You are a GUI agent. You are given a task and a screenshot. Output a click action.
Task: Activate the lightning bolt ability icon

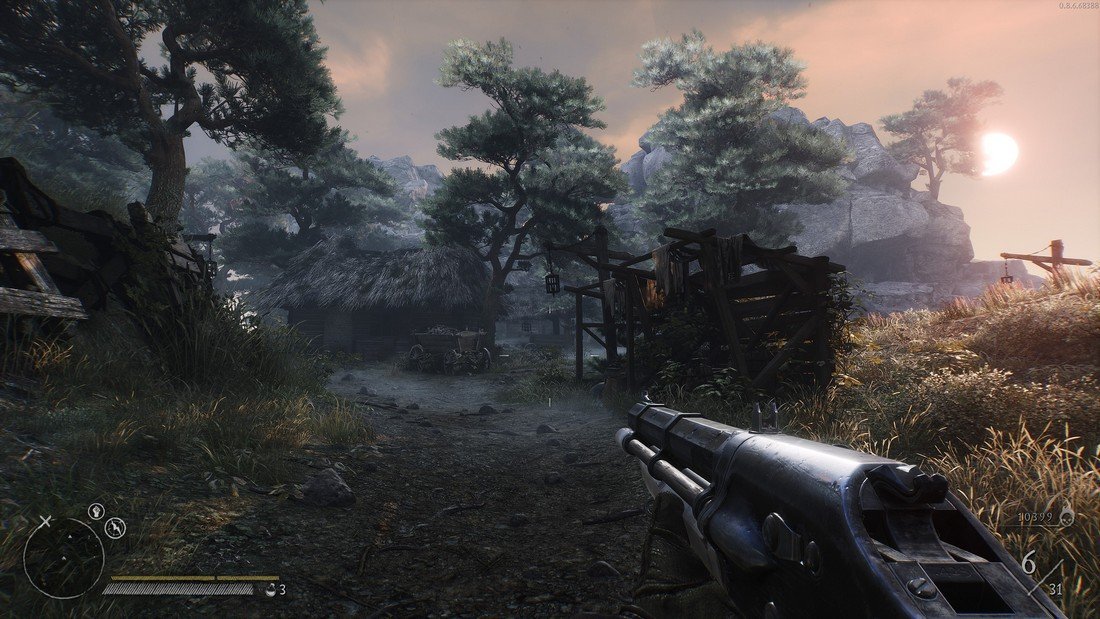click(115, 528)
